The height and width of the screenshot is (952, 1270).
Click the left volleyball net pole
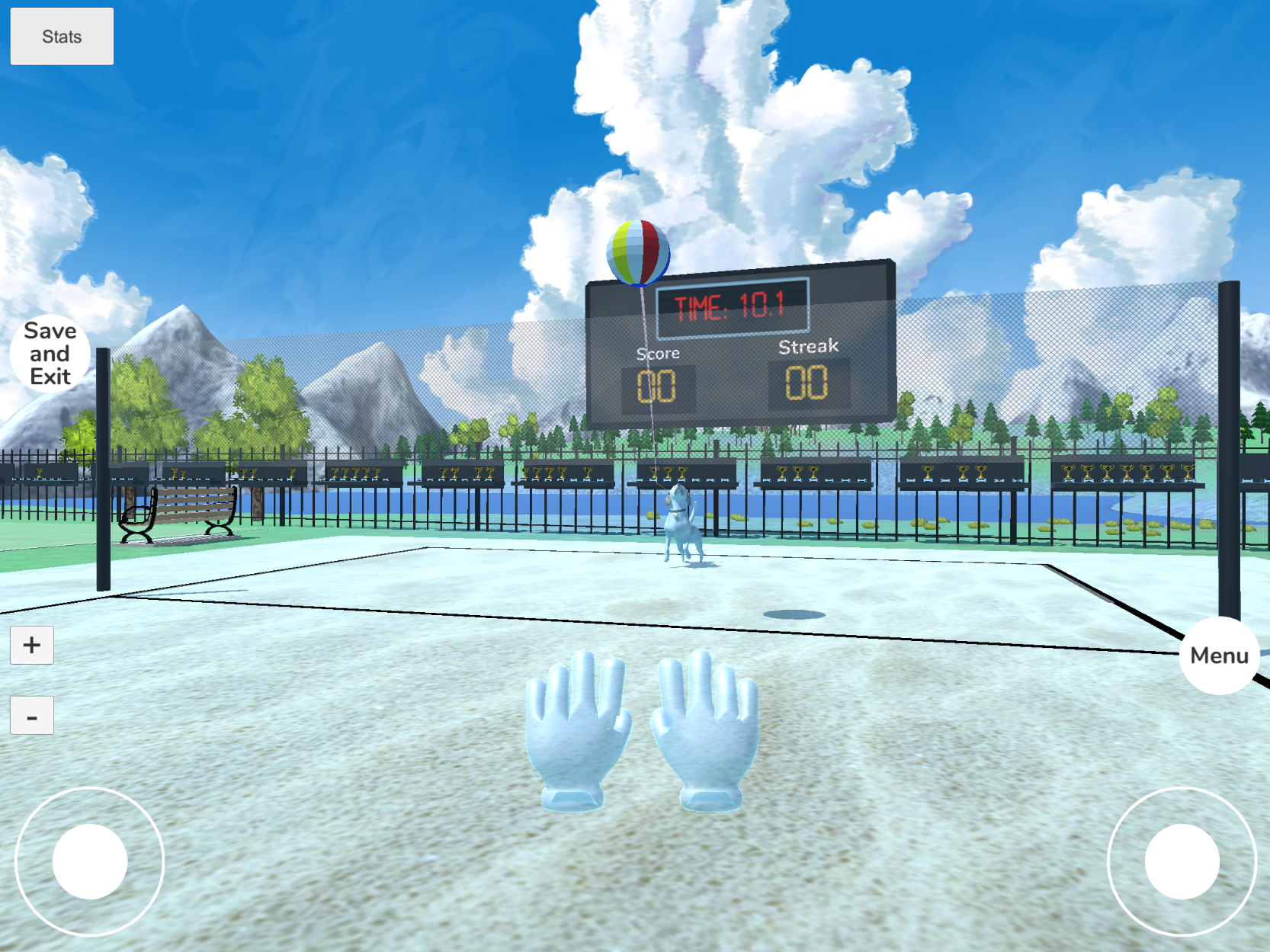103,473
